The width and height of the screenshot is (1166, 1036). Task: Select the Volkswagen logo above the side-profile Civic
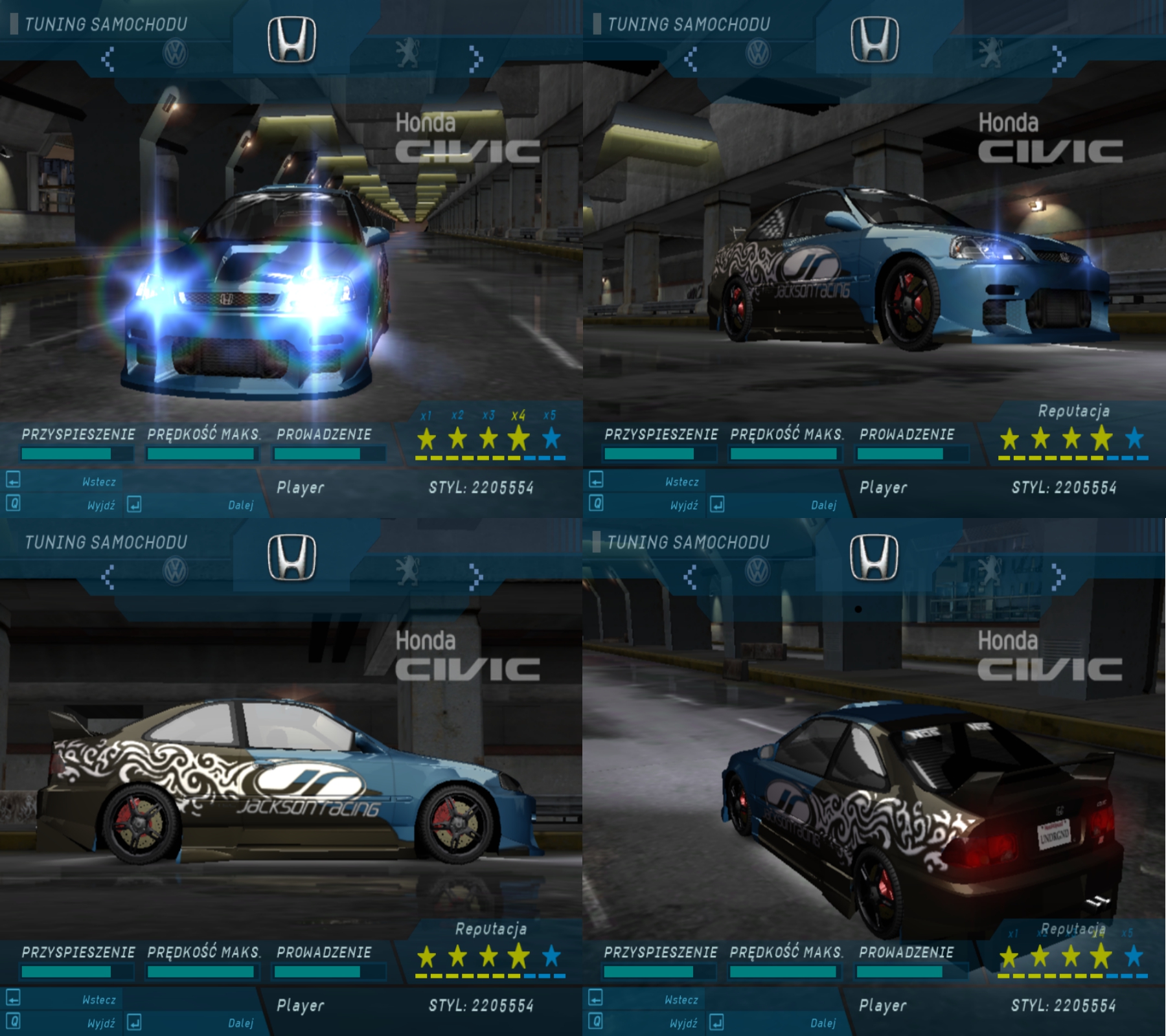(175, 572)
